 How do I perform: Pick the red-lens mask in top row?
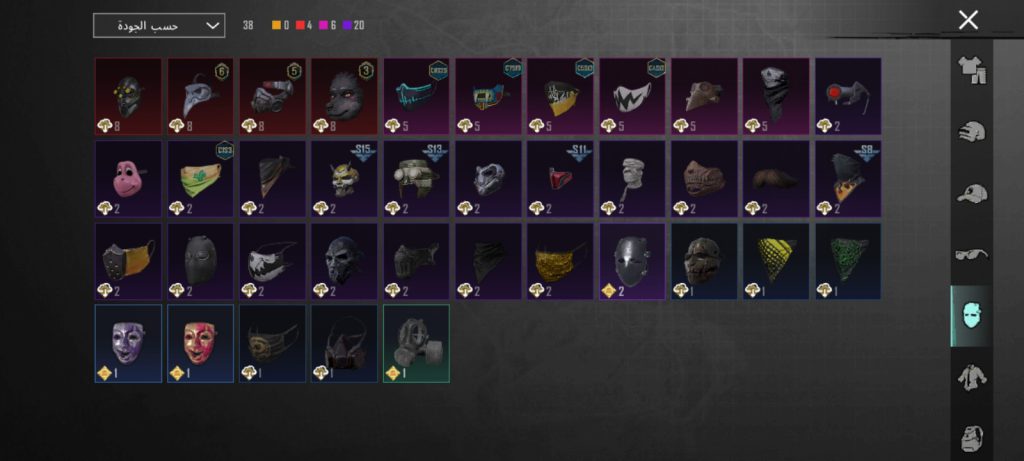[x=848, y=96]
